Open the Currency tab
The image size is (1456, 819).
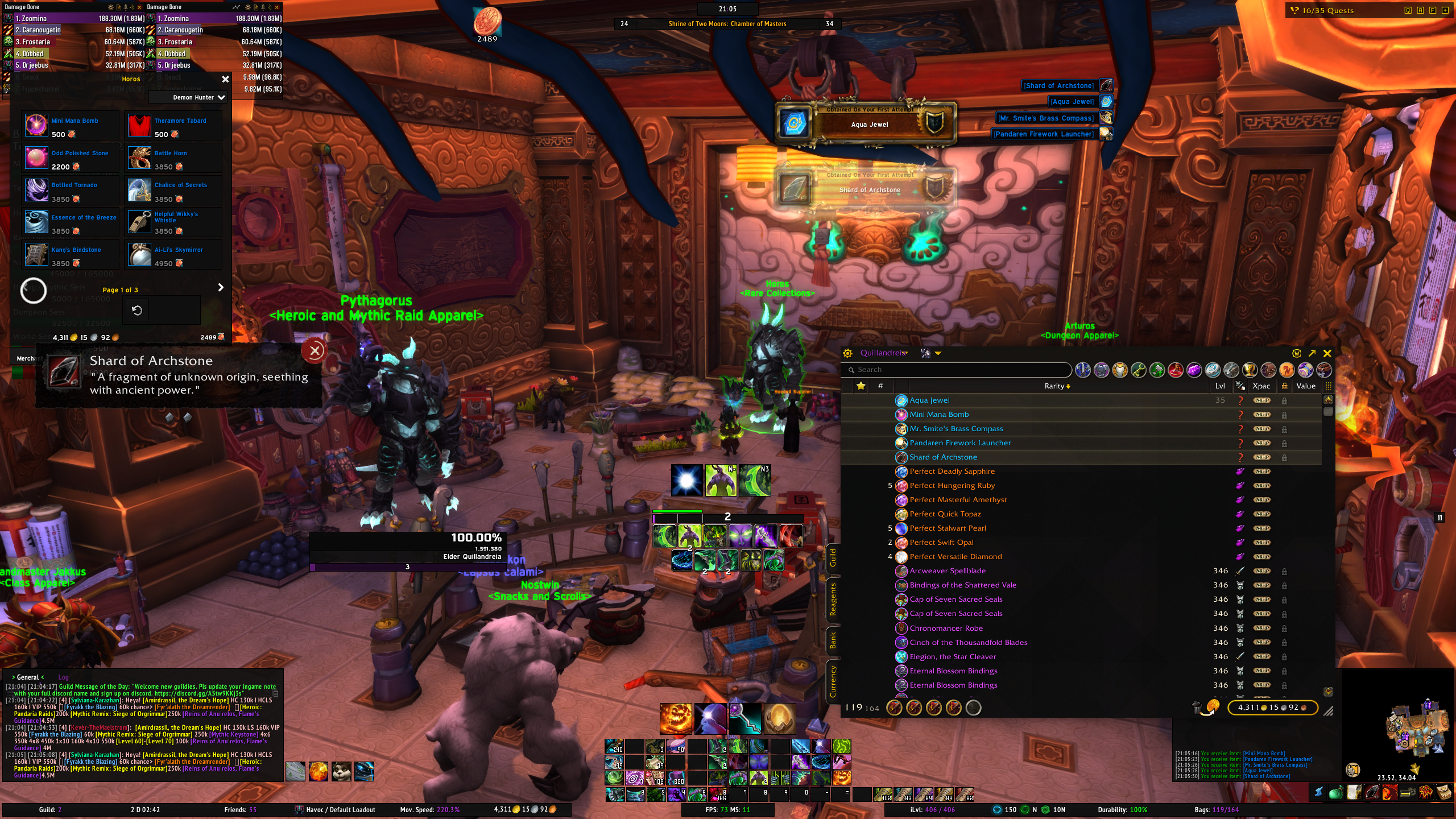(x=833, y=681)
